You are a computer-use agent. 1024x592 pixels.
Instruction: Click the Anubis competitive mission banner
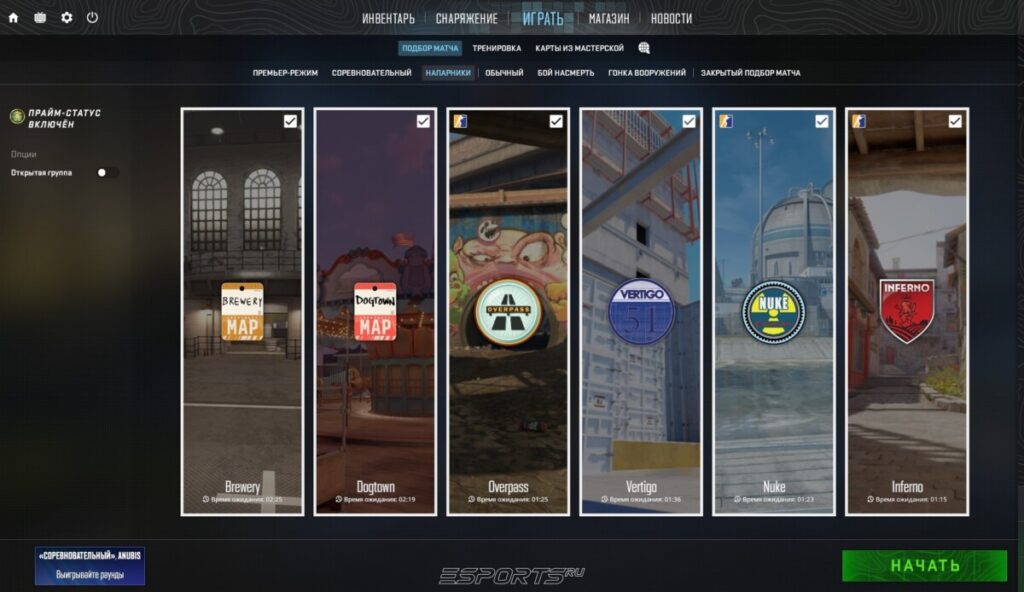click(90, 565)
